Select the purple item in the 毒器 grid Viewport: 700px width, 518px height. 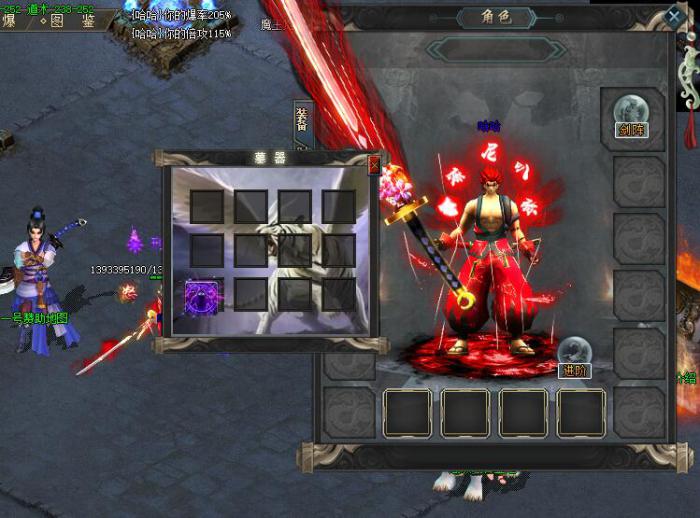click(204, 297)
